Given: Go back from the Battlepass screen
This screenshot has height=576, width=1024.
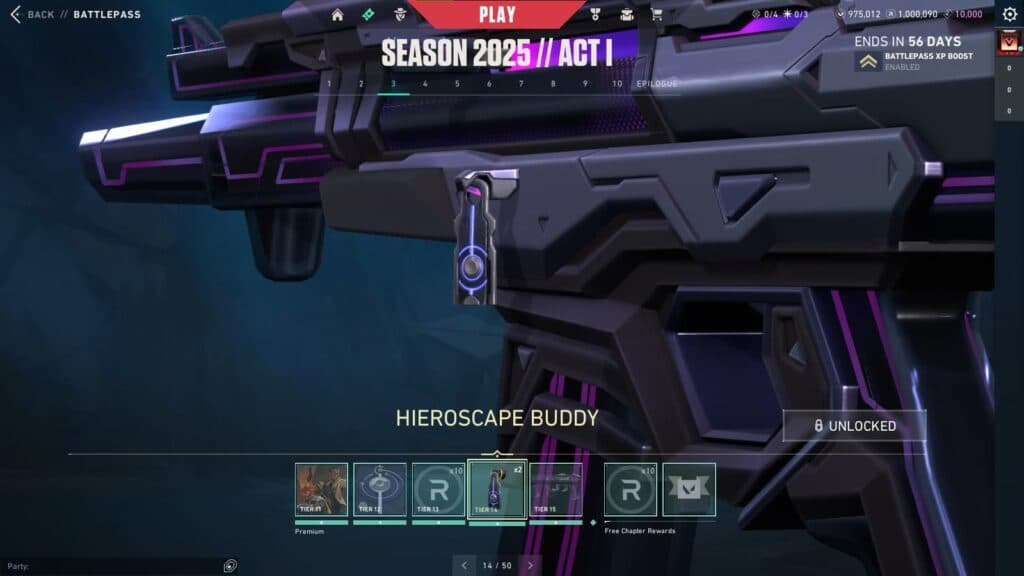Looking at the screenshot, I should (33, 15).
